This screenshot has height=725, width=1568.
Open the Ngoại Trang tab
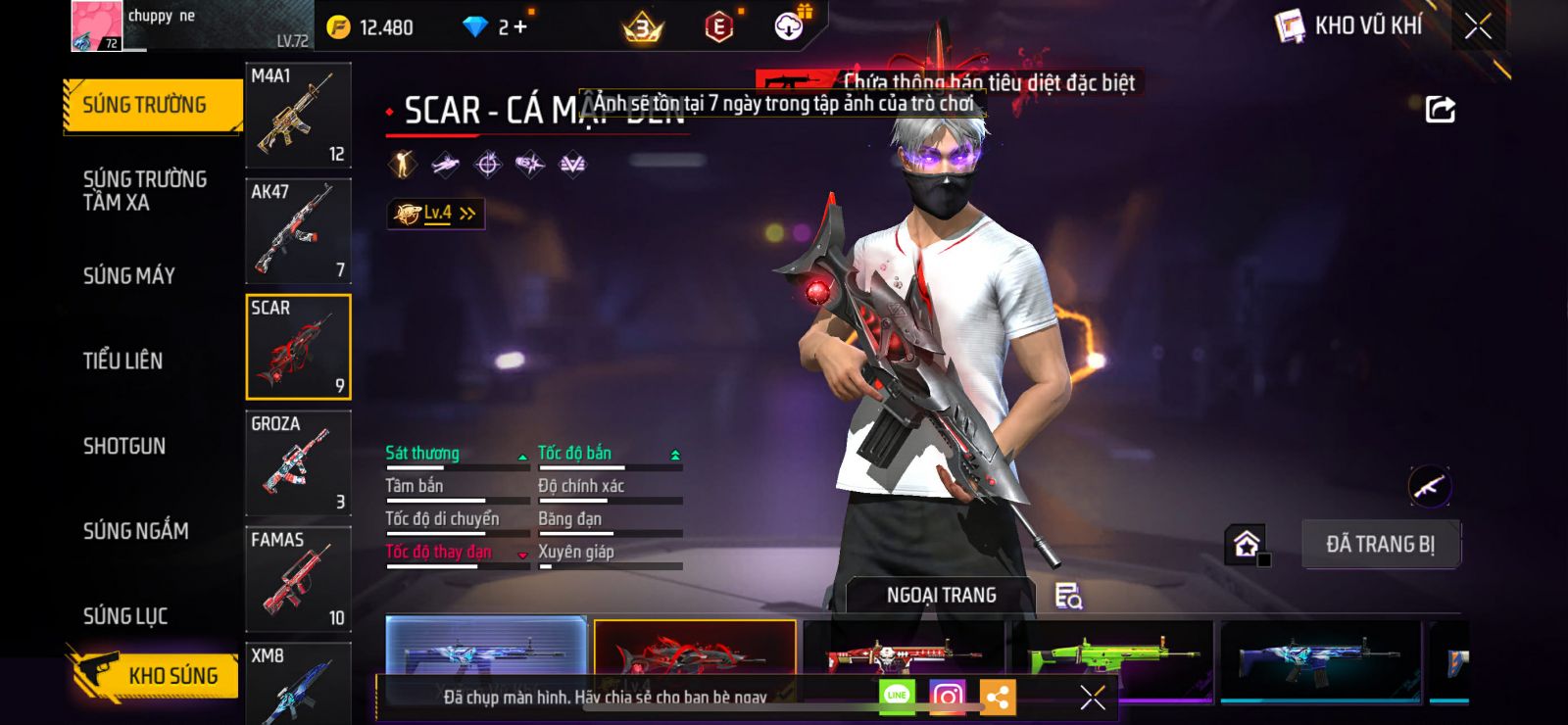click(941, 595)
